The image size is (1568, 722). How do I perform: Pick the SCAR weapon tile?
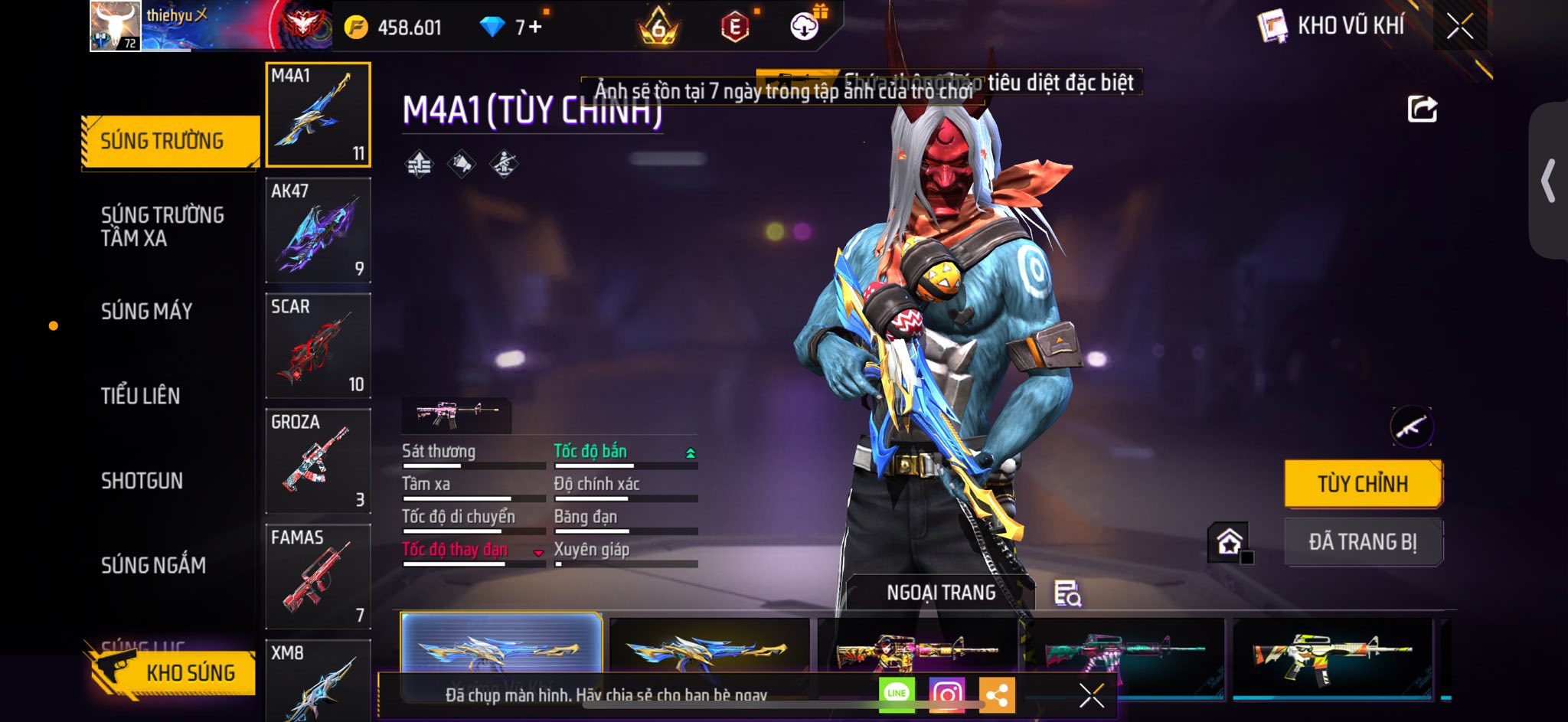(318, 345)
